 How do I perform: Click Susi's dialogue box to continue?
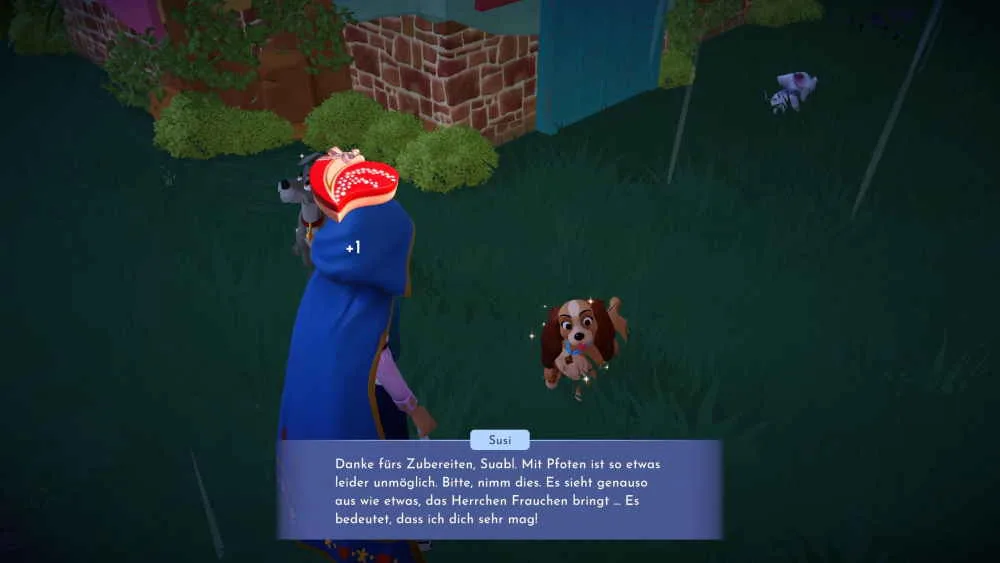(499, 490)
